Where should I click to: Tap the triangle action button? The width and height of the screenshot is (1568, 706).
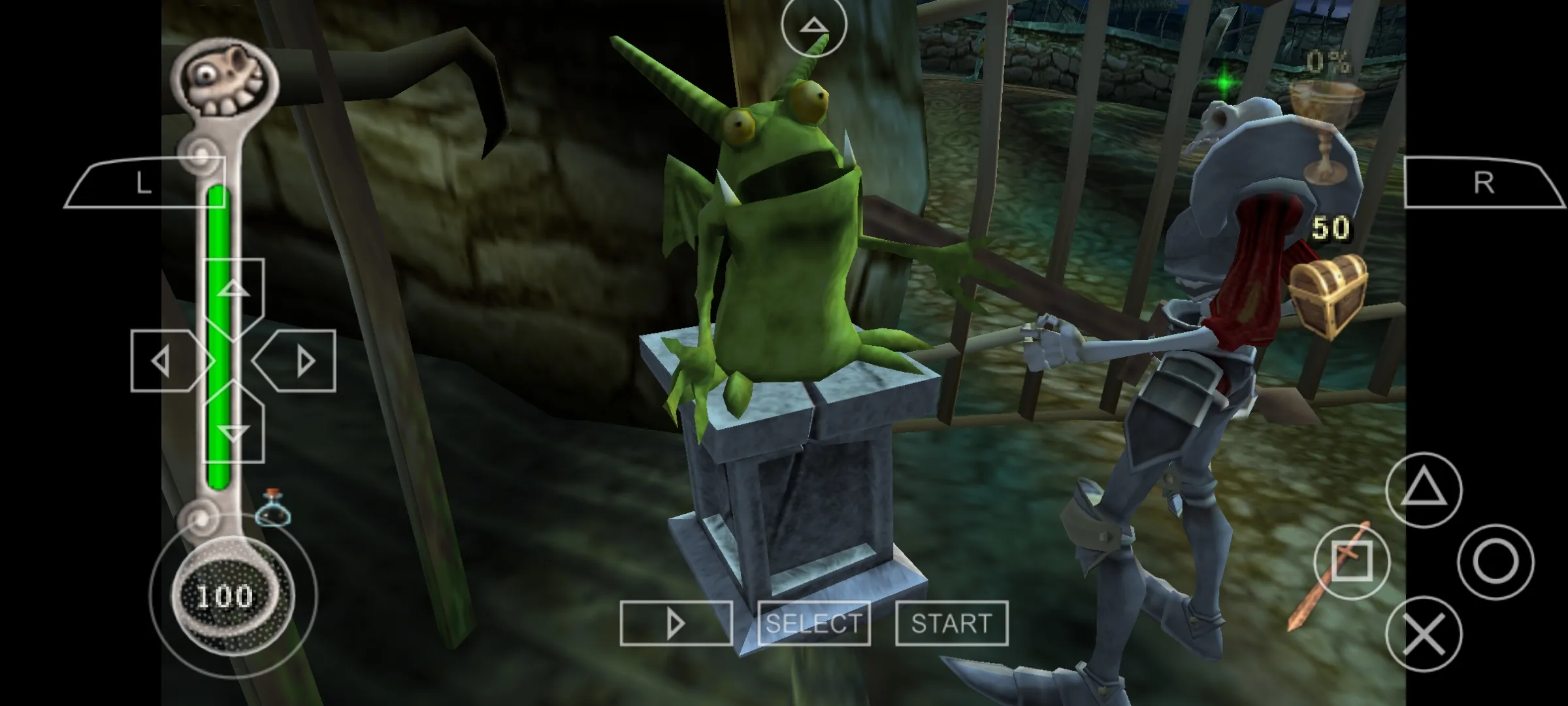(1424, 490)
